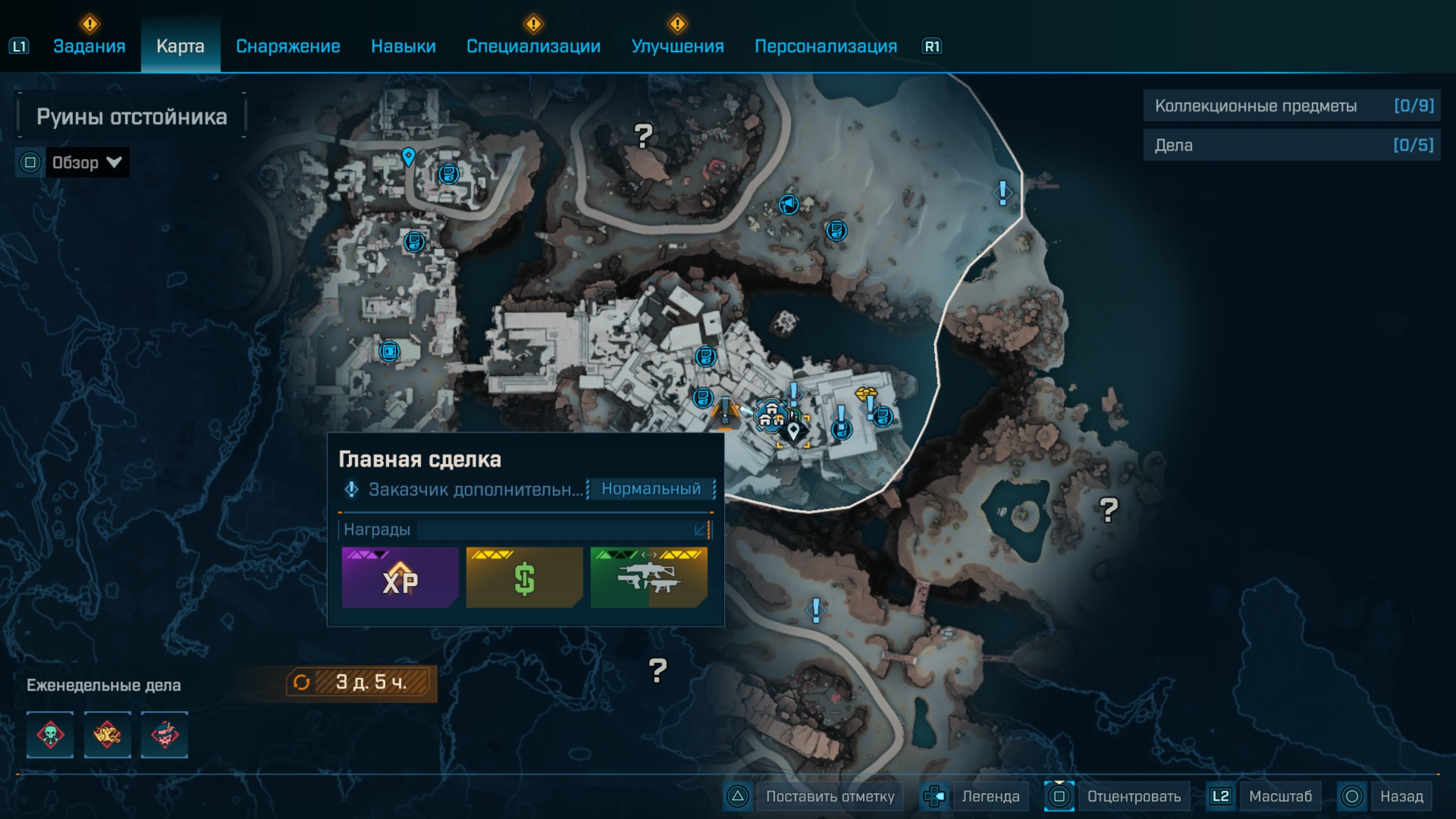Open the Снаряжение tab

[288, 46]
